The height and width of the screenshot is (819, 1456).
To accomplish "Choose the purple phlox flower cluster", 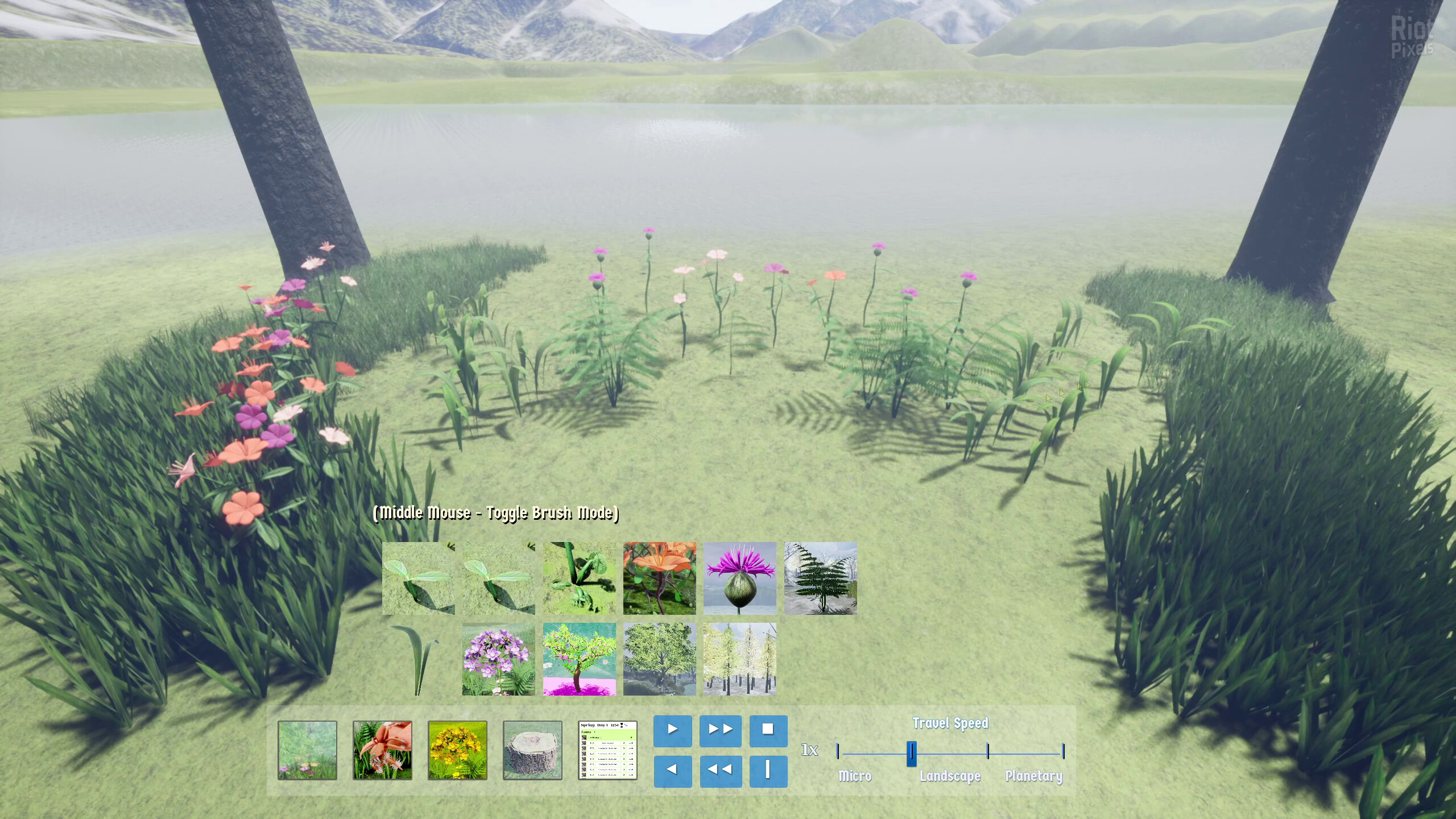I will point(498,659).
